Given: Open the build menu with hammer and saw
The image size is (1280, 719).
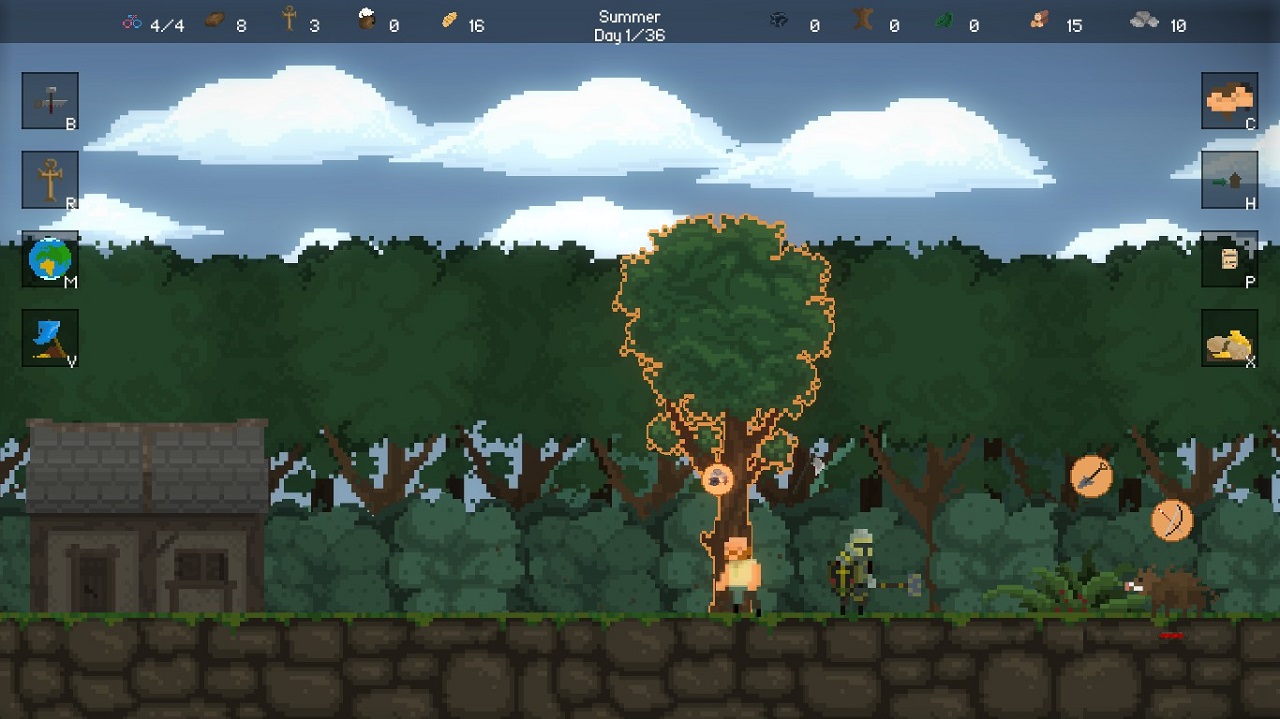Looking at the screenshot, I should (x=50, y=100).
